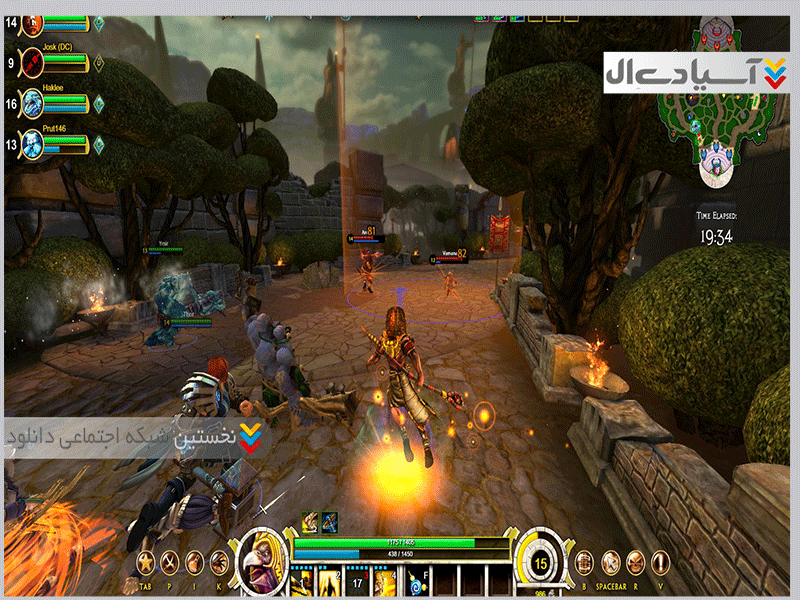
Task: Open the exclamation mark button labeled V
Action: tap(658, 561)
